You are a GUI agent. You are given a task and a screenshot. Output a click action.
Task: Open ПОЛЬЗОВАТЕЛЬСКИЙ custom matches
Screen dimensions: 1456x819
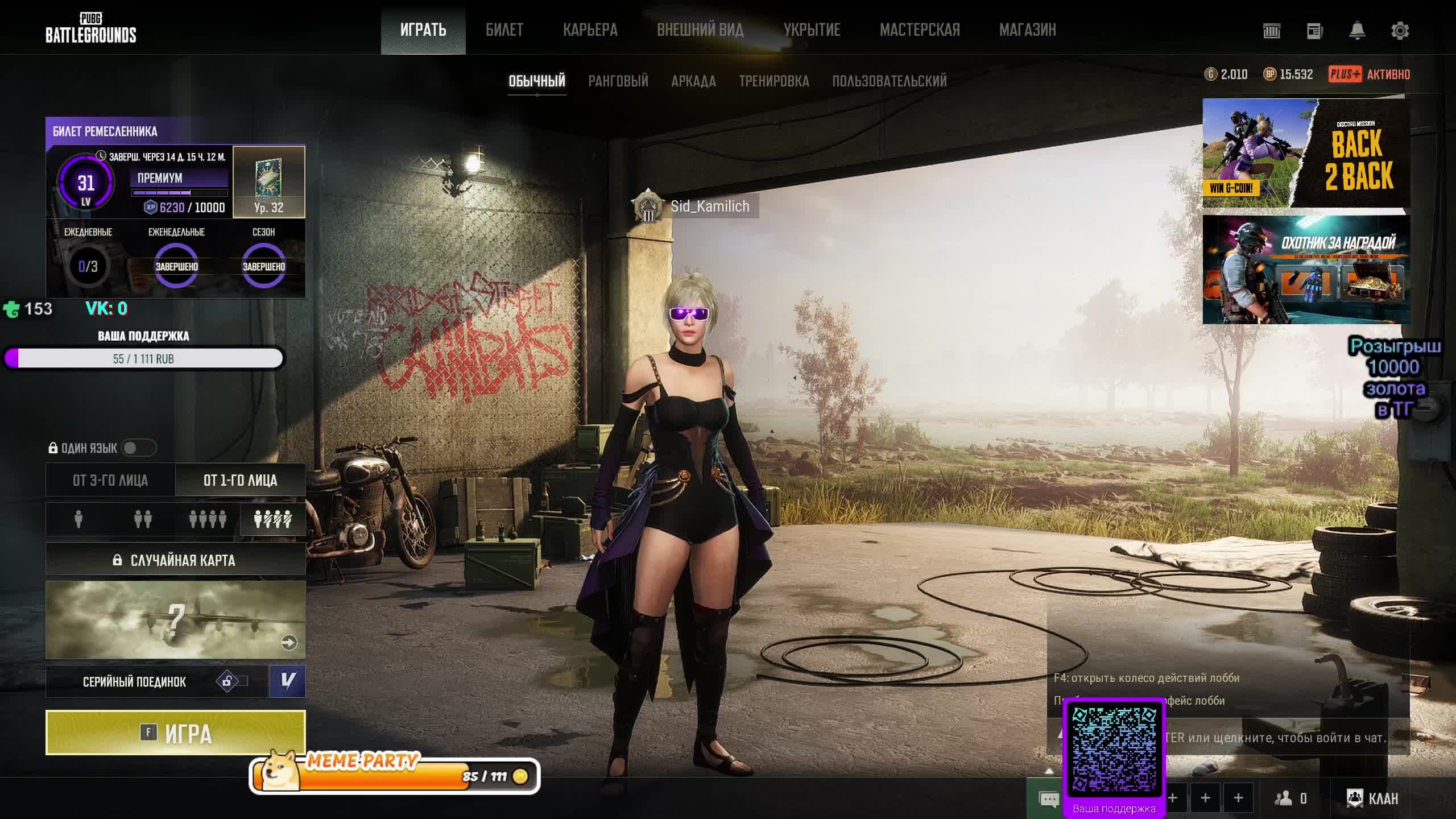[x=890, y=81]
